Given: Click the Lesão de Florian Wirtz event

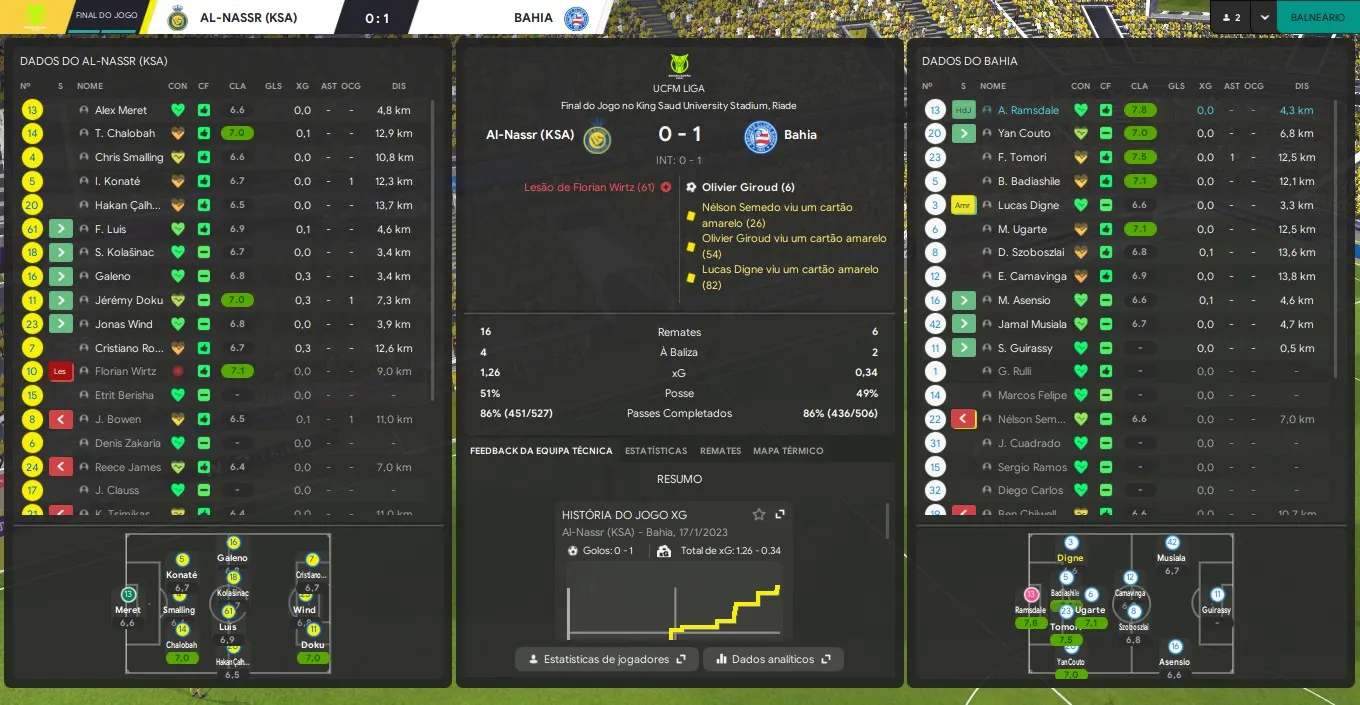Looking at the screenshot, I should coord(589,187).
